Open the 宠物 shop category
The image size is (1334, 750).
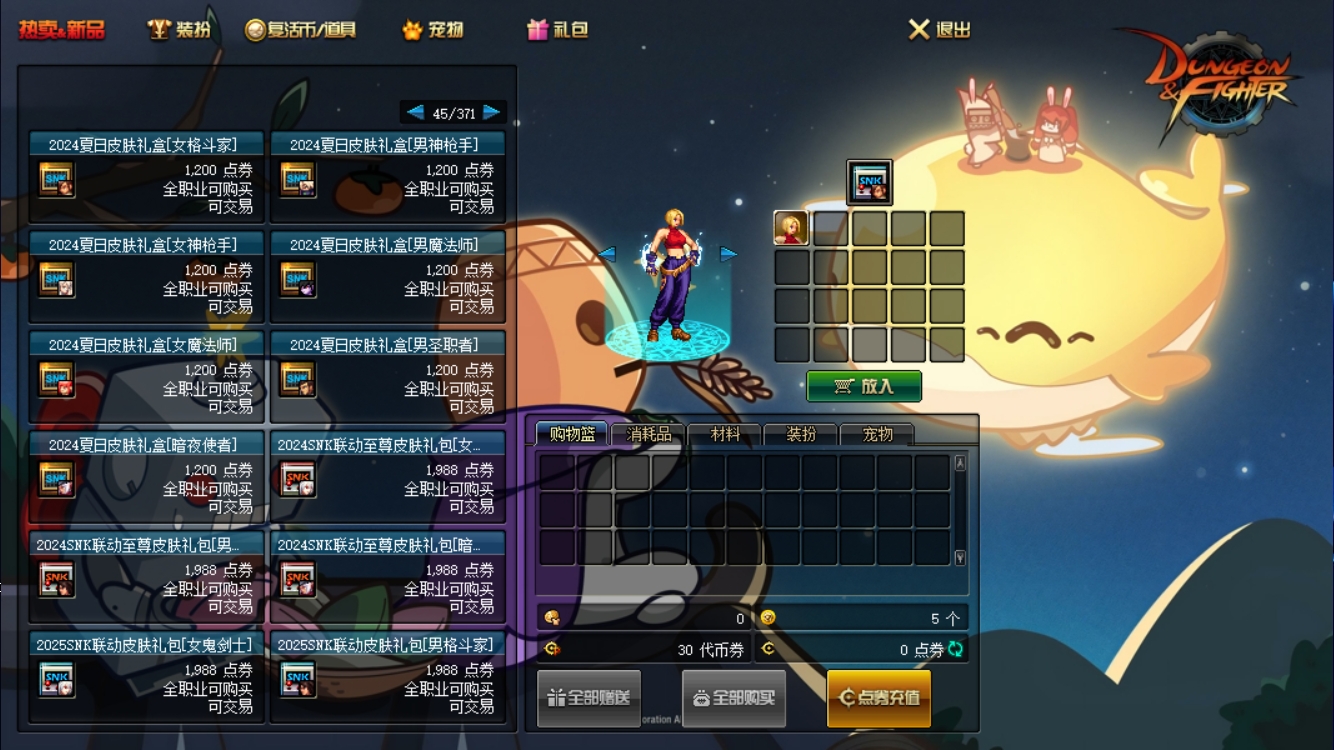click(x=433, y=30)
